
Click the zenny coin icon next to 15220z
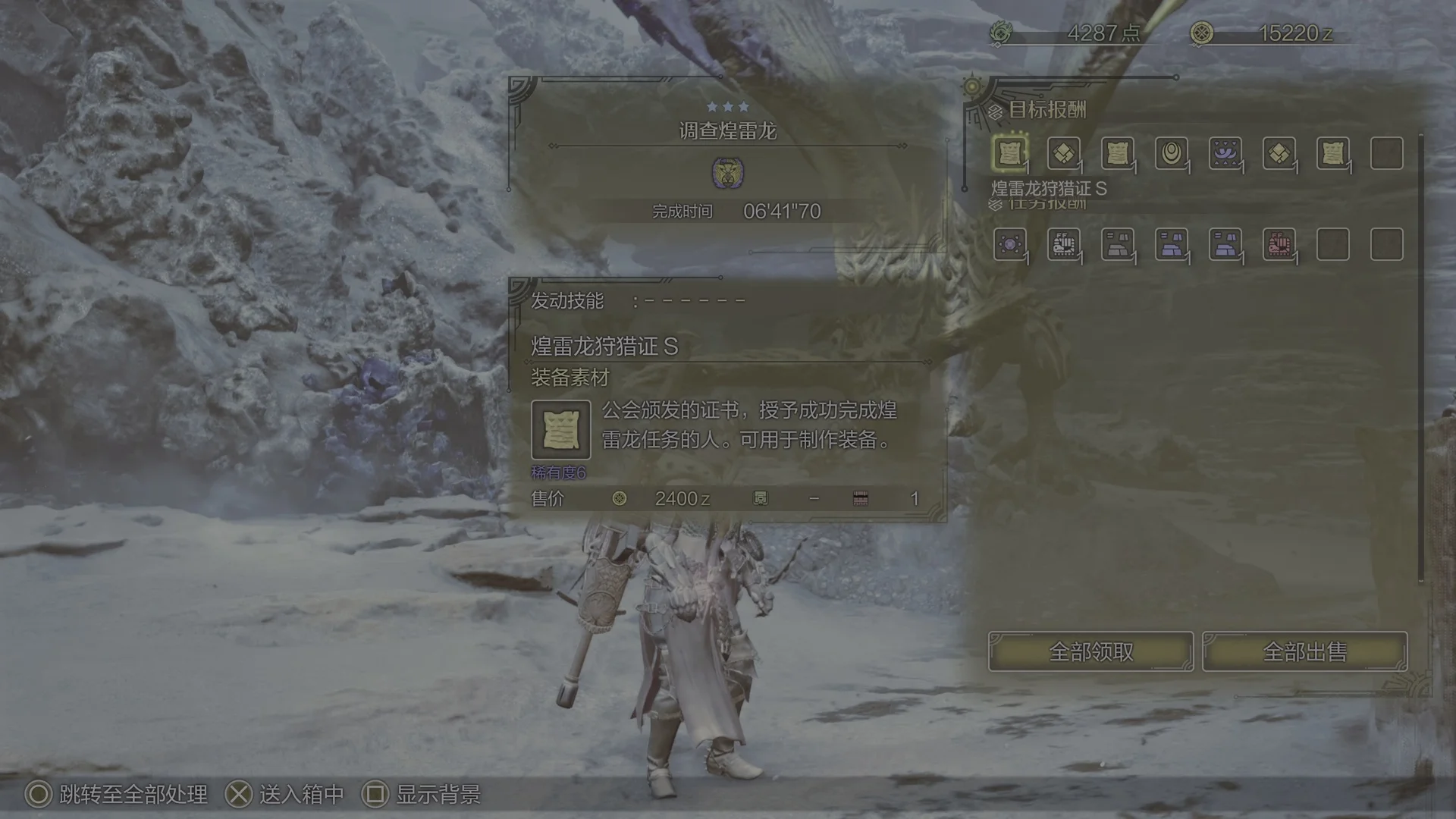(x=1202, y=33)
